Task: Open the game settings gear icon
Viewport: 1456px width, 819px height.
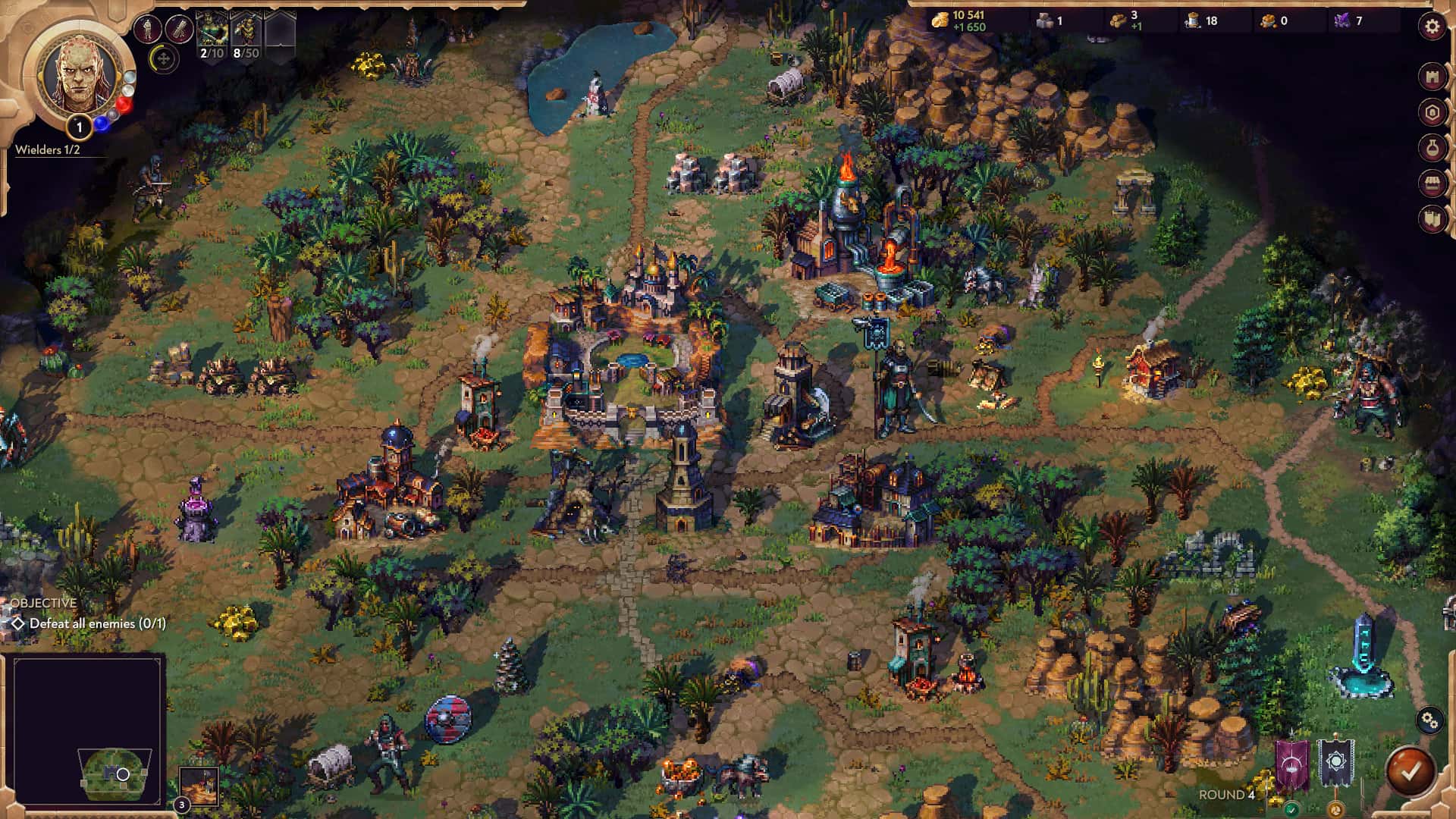Action: click(1430, 24)
